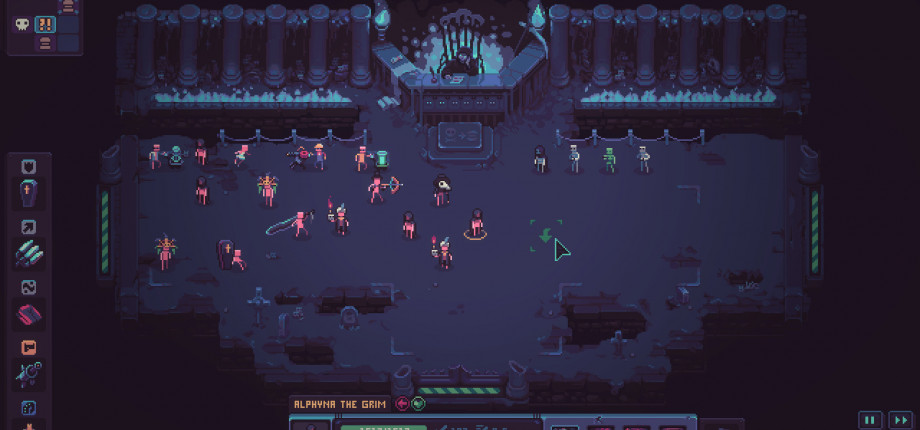
Task: Click the green heart icon beside Alphyna's name
Action: [x=418, y=404]
